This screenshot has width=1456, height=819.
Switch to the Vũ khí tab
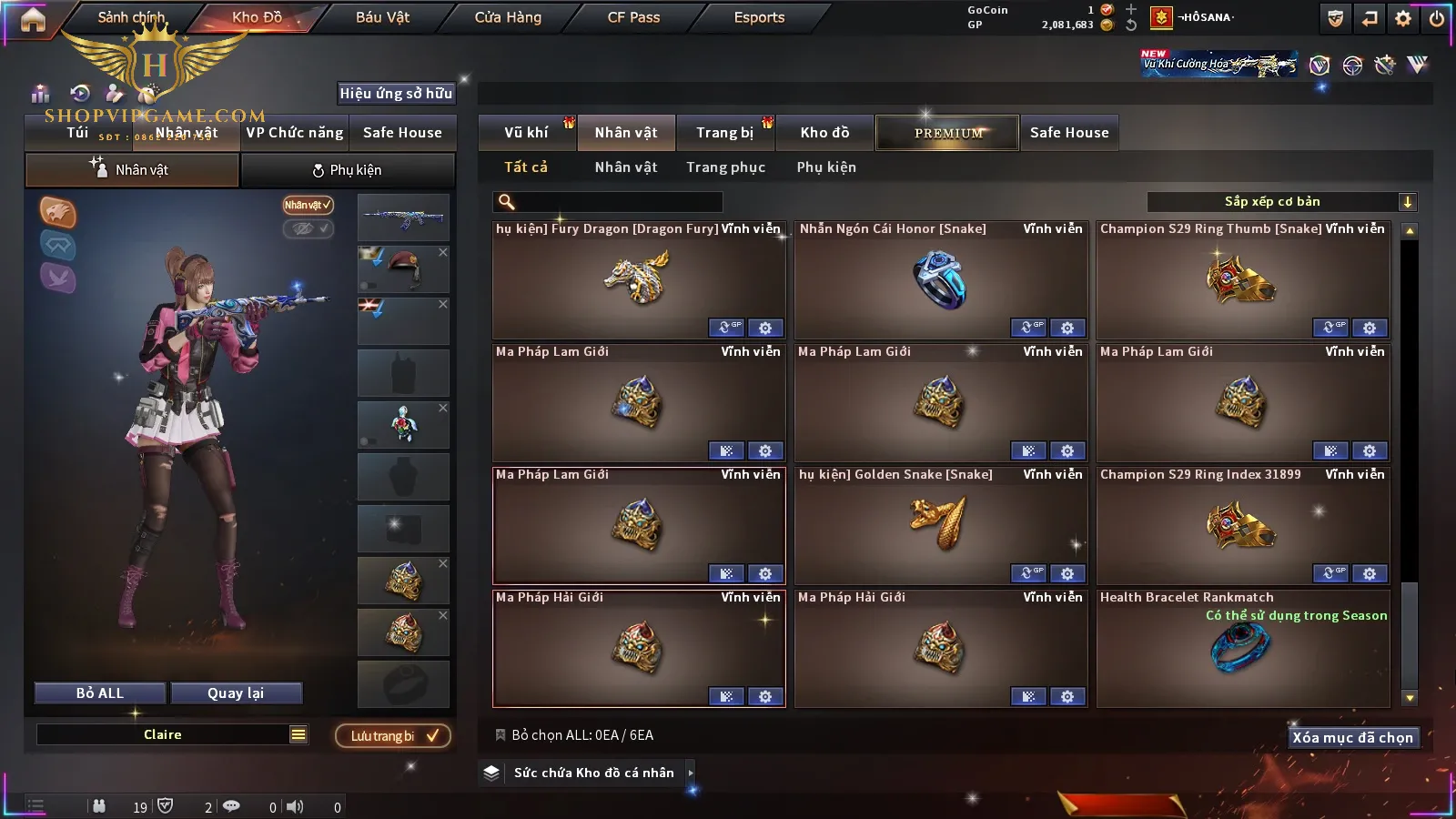526,133
